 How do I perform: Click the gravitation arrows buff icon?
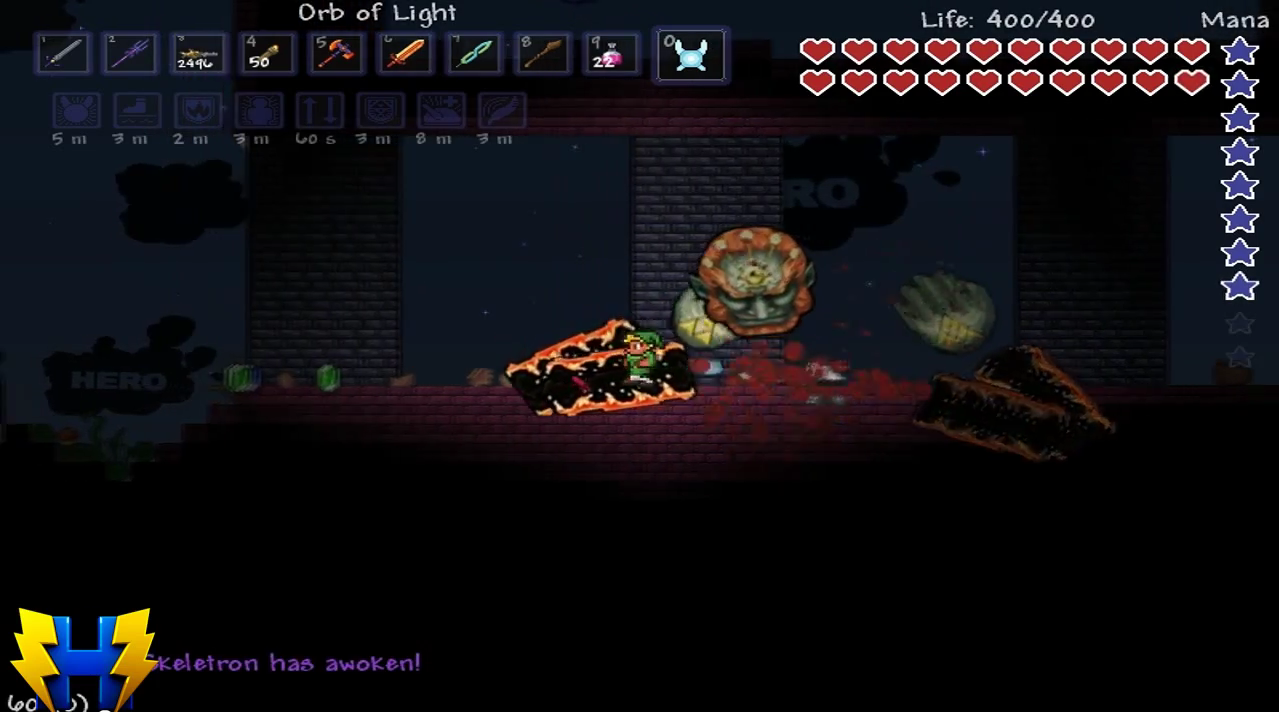pos(319,111)
